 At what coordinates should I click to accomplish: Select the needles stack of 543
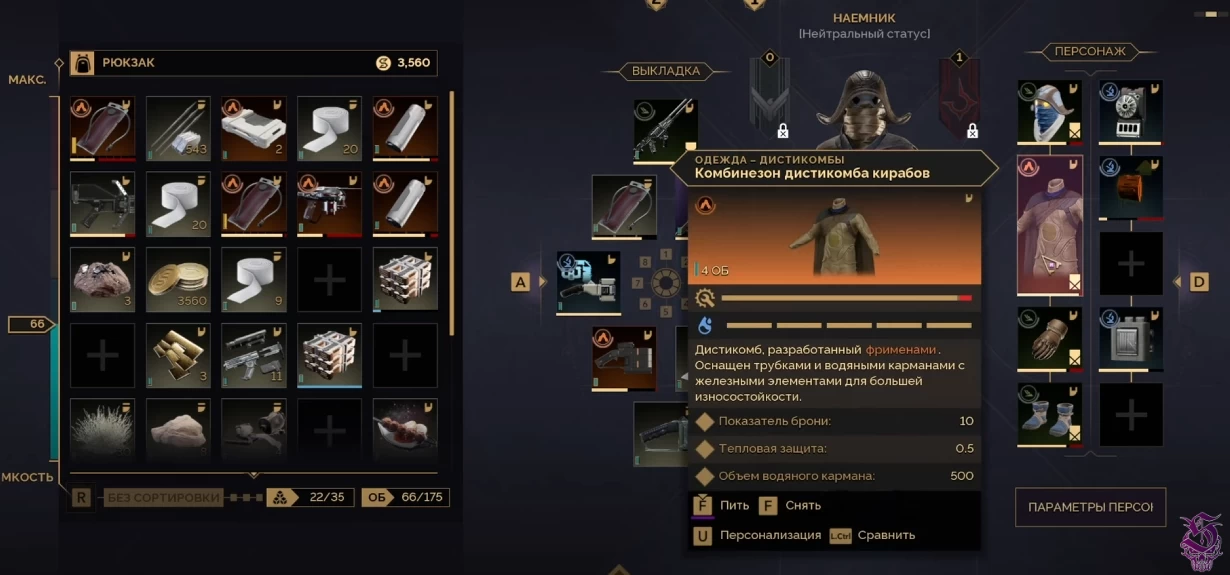(x=178, y=128)
